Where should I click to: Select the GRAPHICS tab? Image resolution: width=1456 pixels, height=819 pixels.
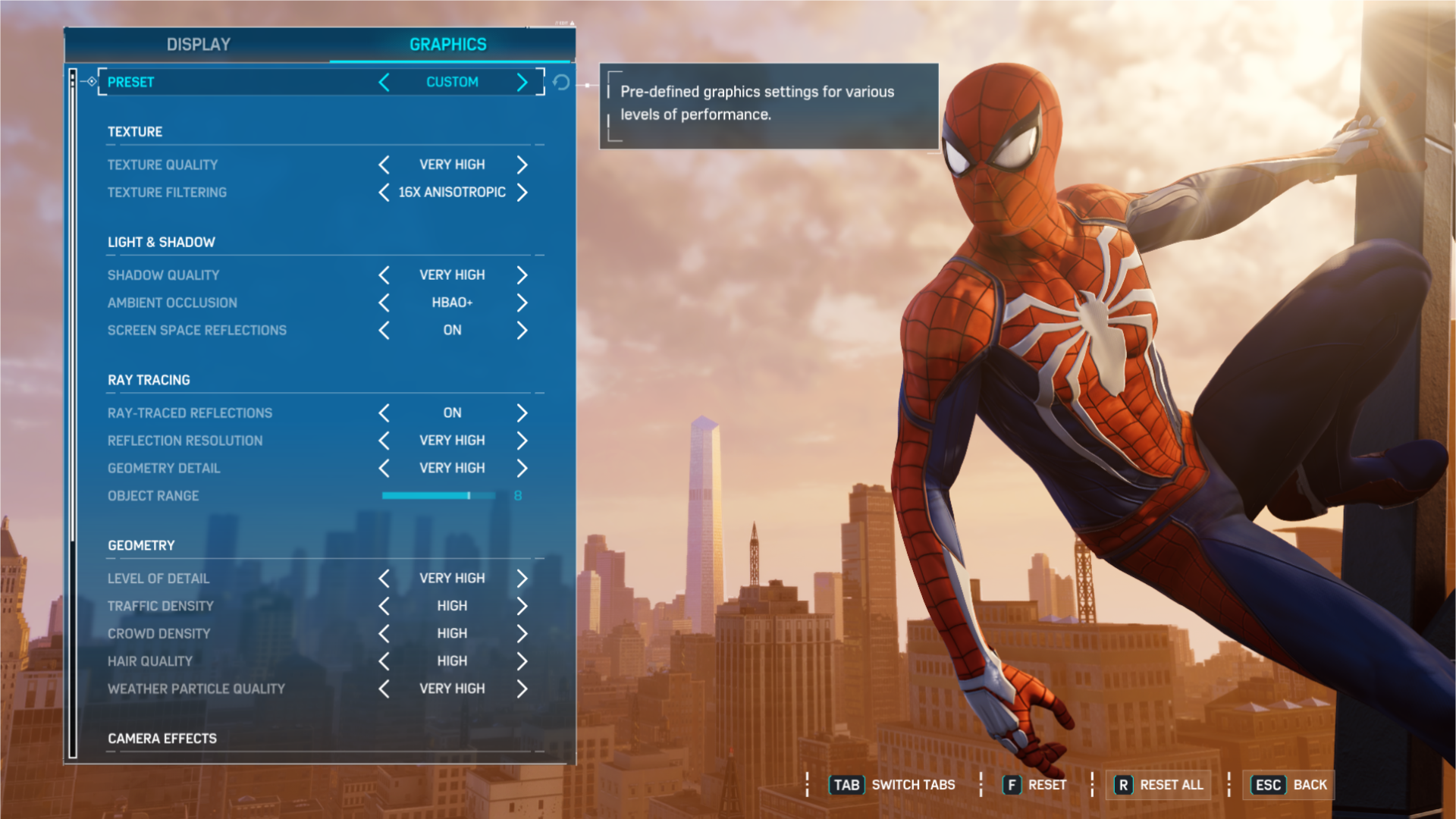pyautogui.click(x=446, y=44)
